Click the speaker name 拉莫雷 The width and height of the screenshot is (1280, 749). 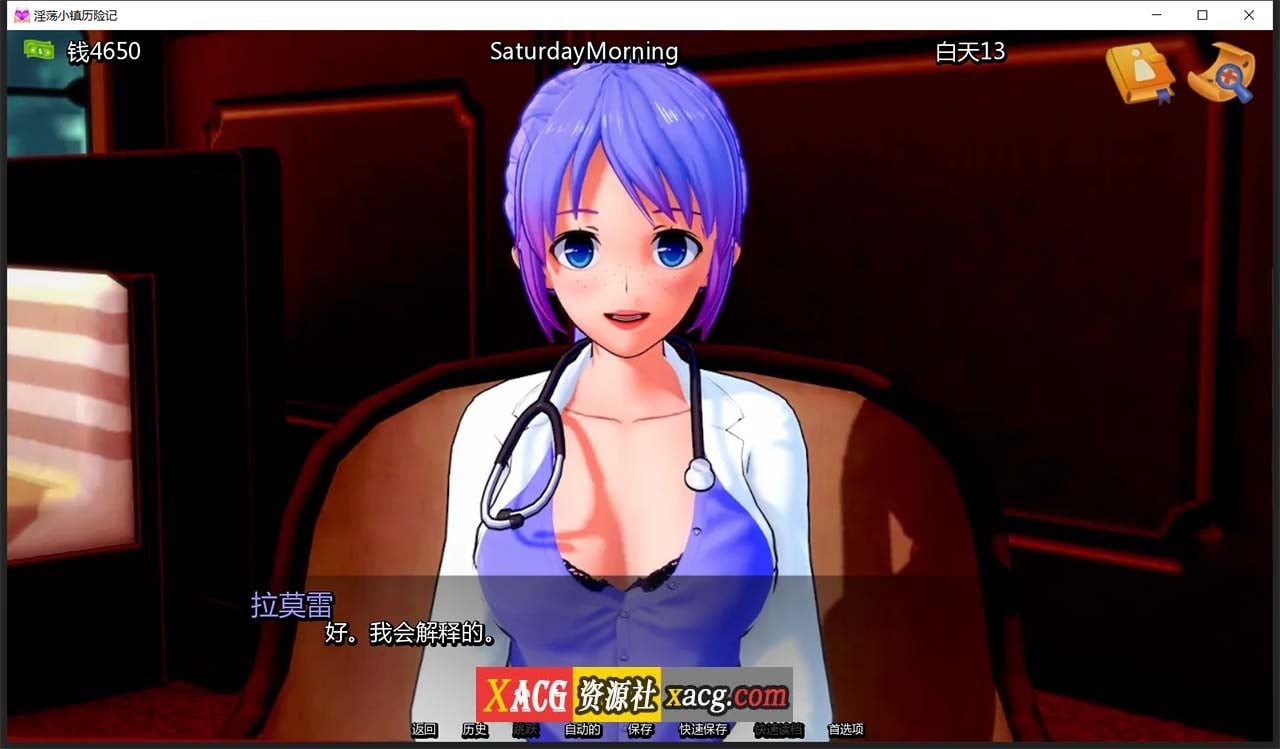(x=291, y=605)
